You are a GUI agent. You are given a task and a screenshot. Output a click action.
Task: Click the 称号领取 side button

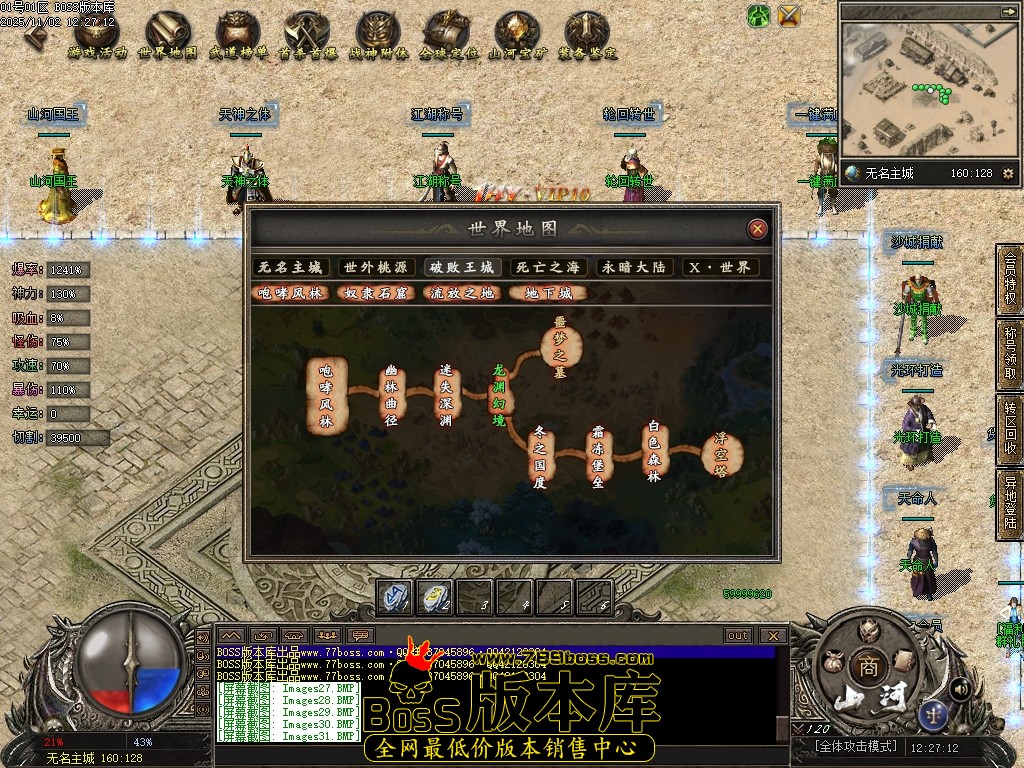point(1010,353)
